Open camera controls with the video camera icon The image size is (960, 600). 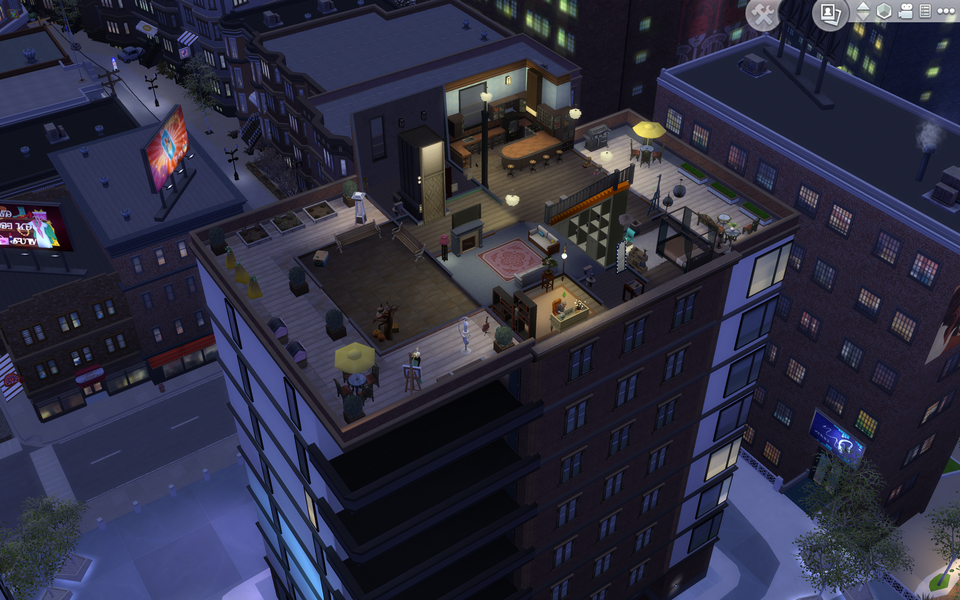click(x=905, y=11)
